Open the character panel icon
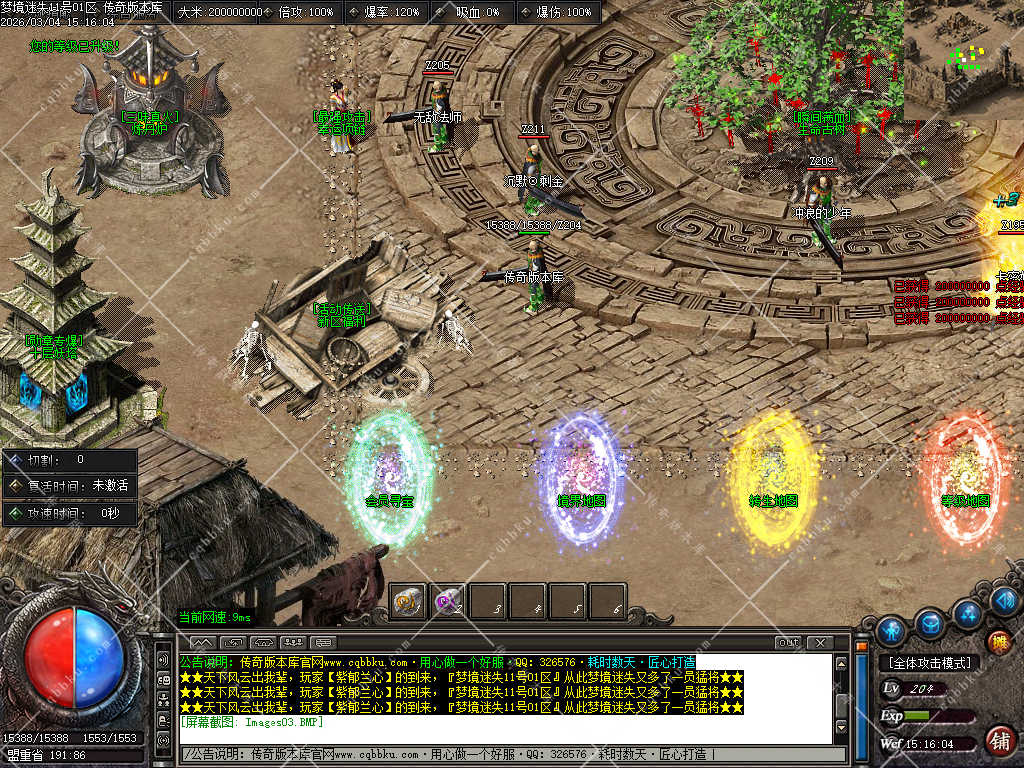Viewport: 1024px width, 768px height. (x=891, y=630)
